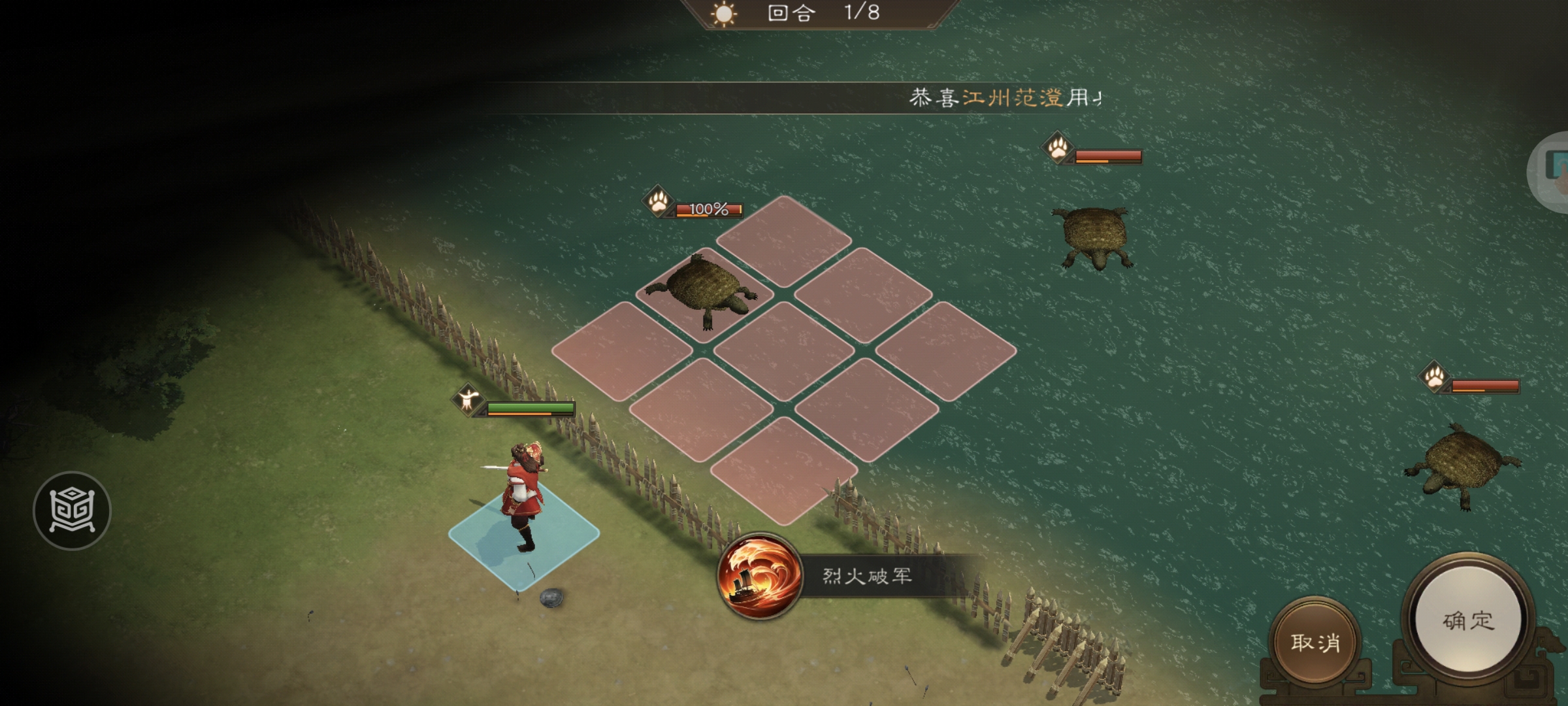The image size is (1568, 706).
Task: Click the paw icon of the top-right turtle
Action: pyautogui.click(x=1058, y=147)
